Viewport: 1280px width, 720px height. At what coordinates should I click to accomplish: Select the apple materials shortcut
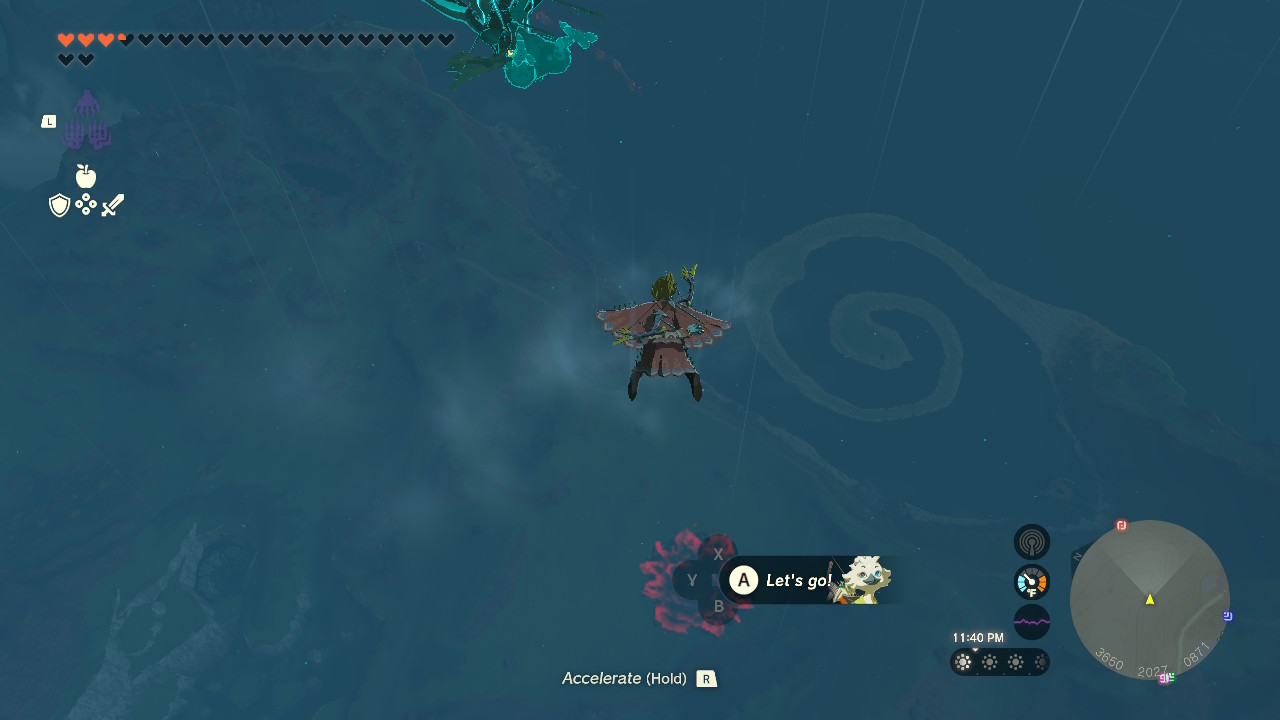[86, 177]
